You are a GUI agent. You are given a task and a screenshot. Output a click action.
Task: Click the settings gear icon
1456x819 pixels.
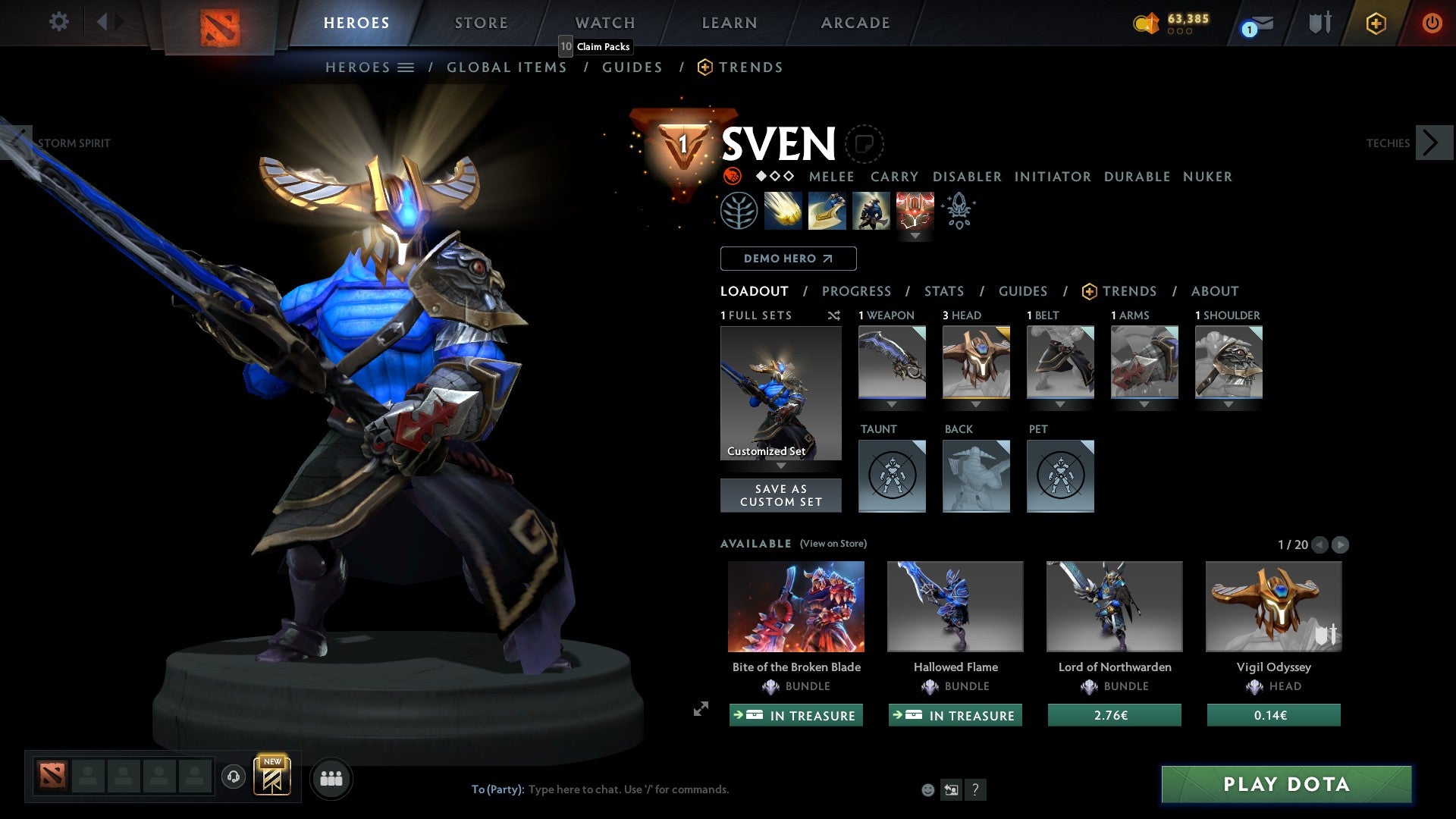click(x=59, y=22)
